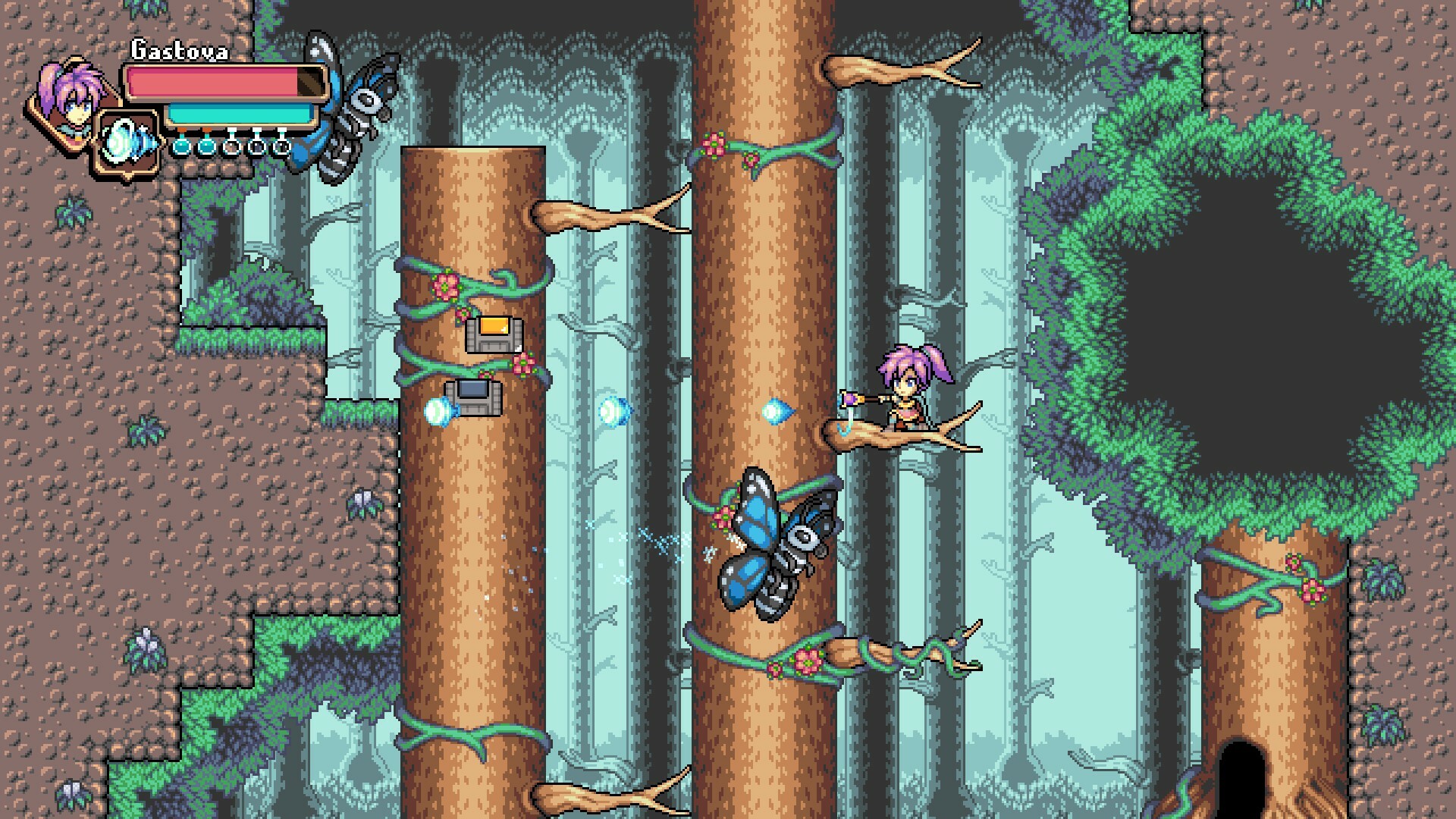Select the glowing orb beside the gray chest
This screenshot has width=1456, height=819.
[438, 412]
